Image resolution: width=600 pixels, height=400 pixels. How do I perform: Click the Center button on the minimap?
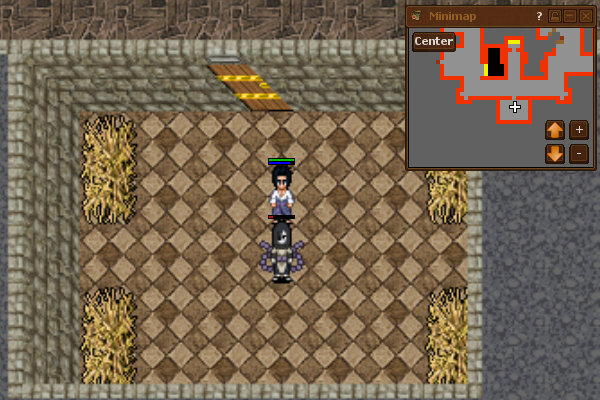(x=434, y=41)
